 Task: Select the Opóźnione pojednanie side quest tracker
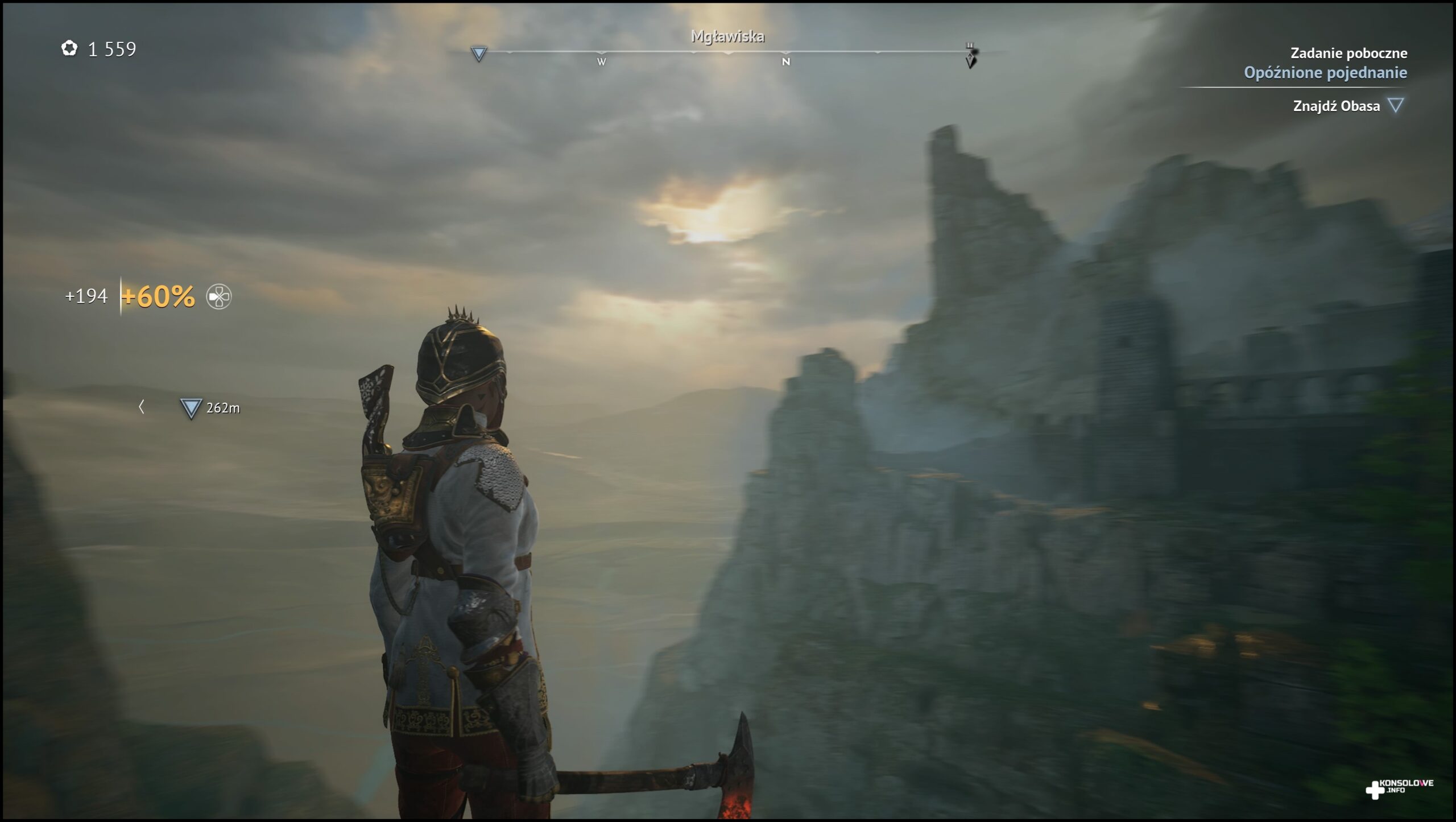click(x=1325, y=73)
